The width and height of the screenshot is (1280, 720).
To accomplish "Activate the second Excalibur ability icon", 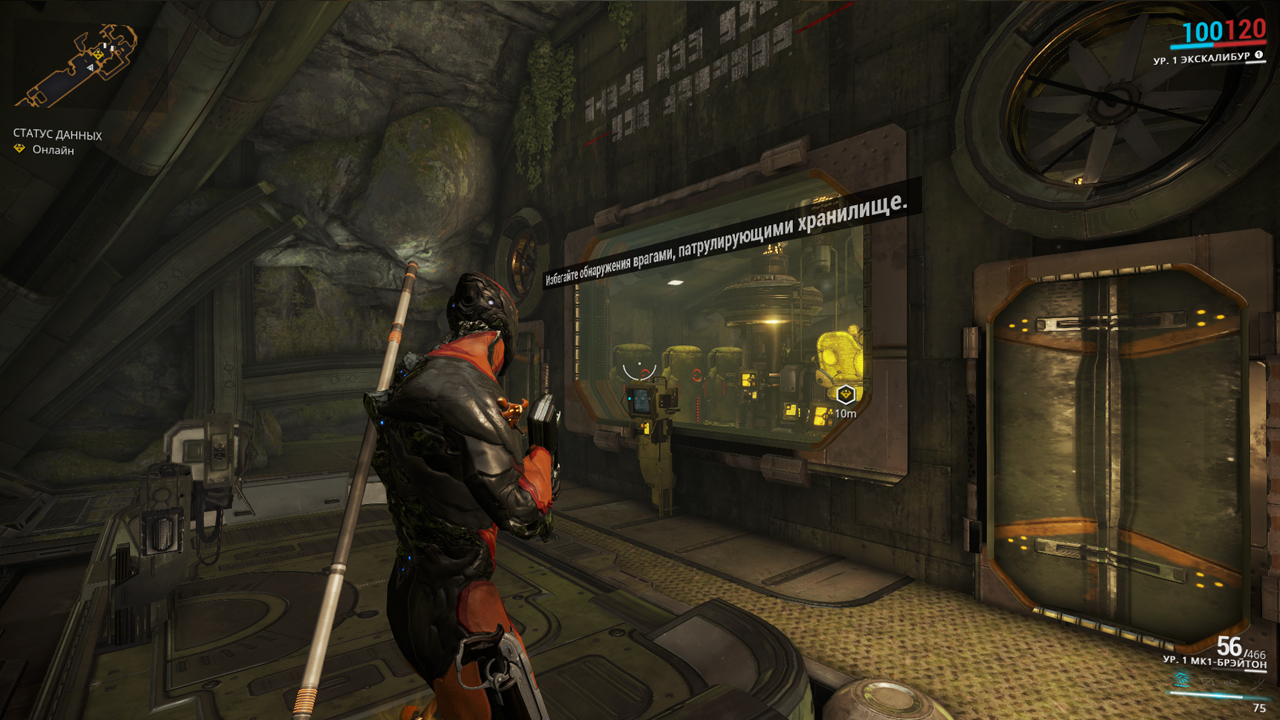I will coord(1208,683).
